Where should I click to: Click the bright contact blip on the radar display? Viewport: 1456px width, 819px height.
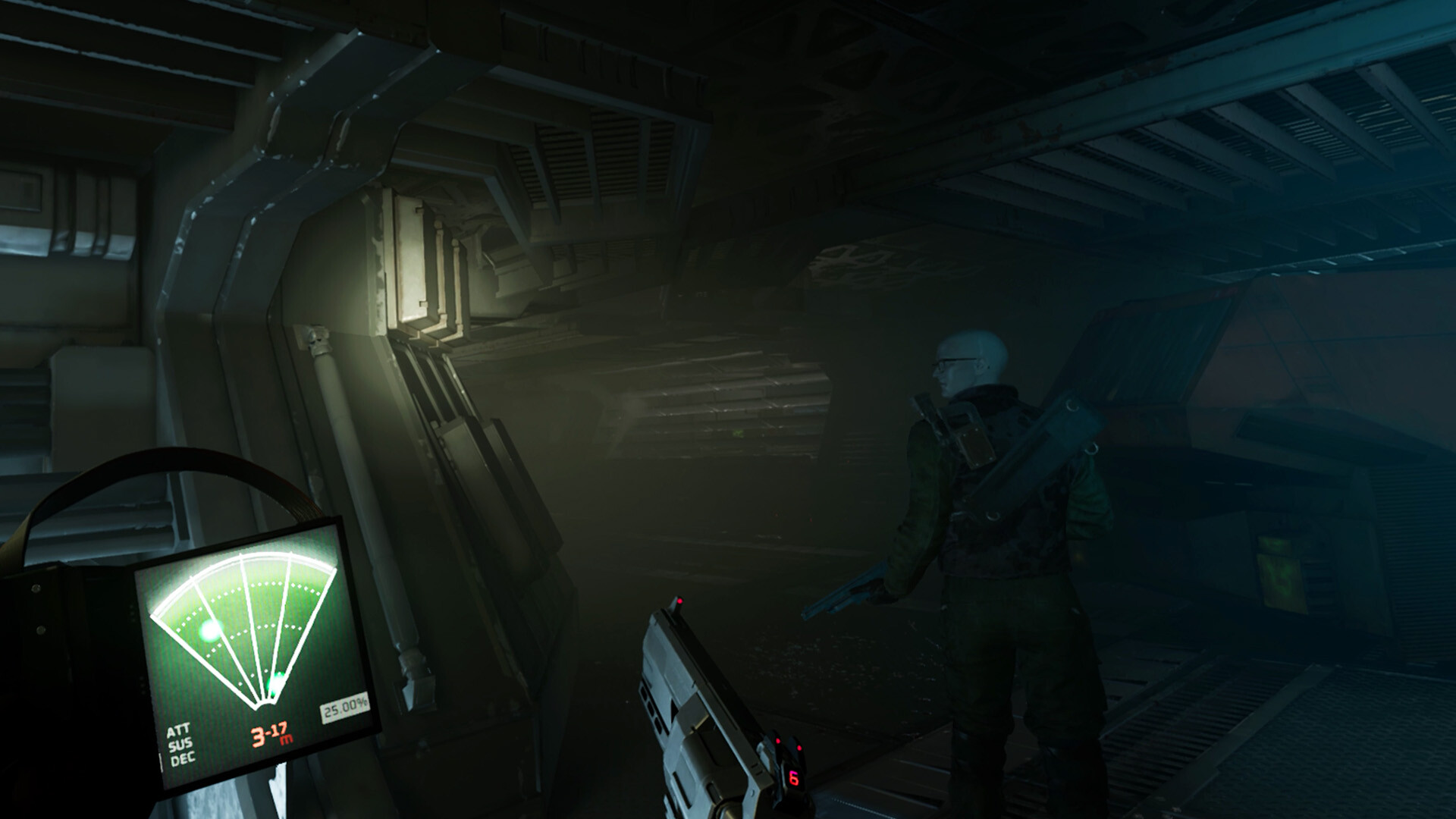click(x=212, y=631)
